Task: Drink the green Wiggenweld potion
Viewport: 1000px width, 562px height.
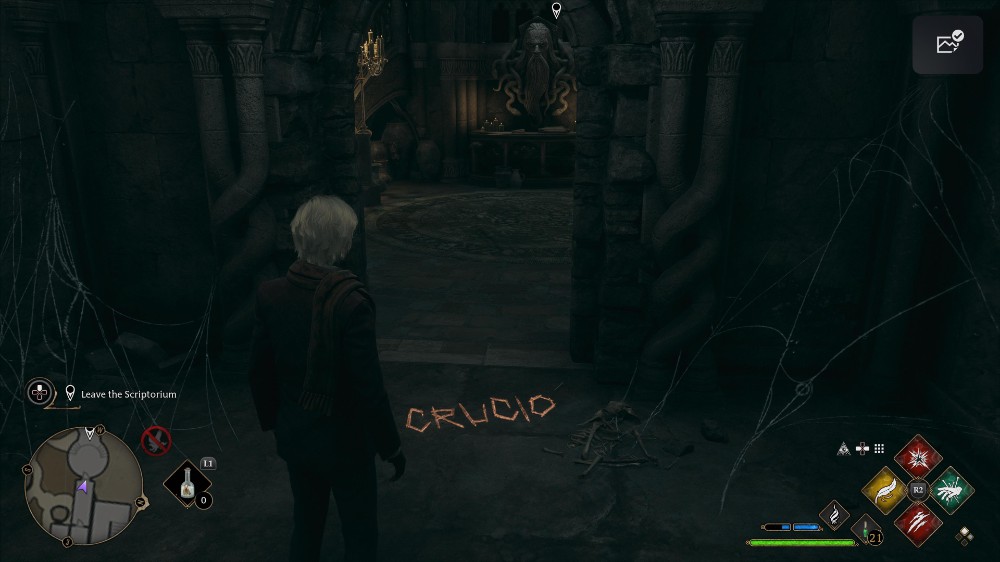Action: coord(863,530)
